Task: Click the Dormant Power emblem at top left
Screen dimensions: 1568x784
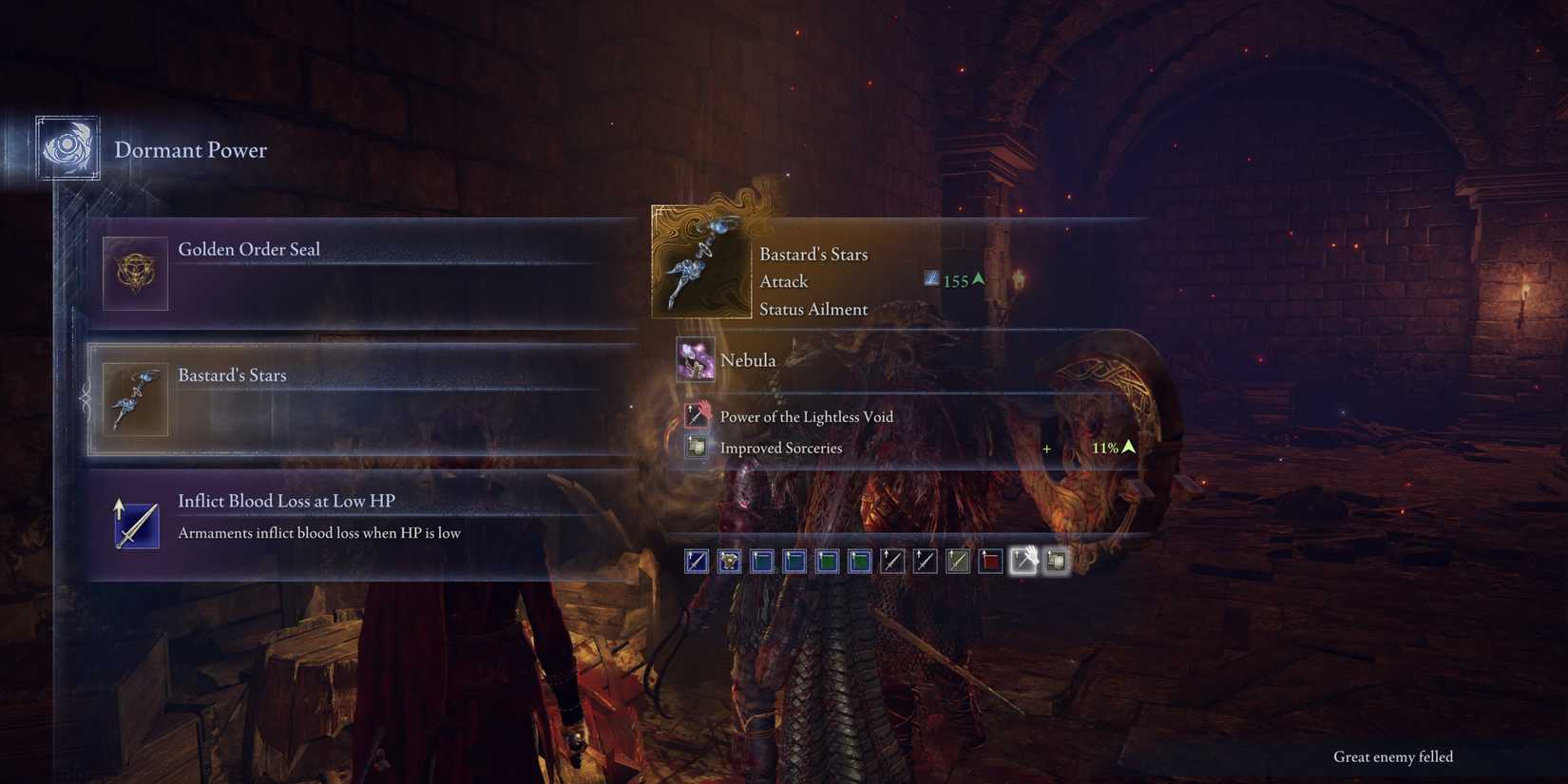Action: (67, 148)
